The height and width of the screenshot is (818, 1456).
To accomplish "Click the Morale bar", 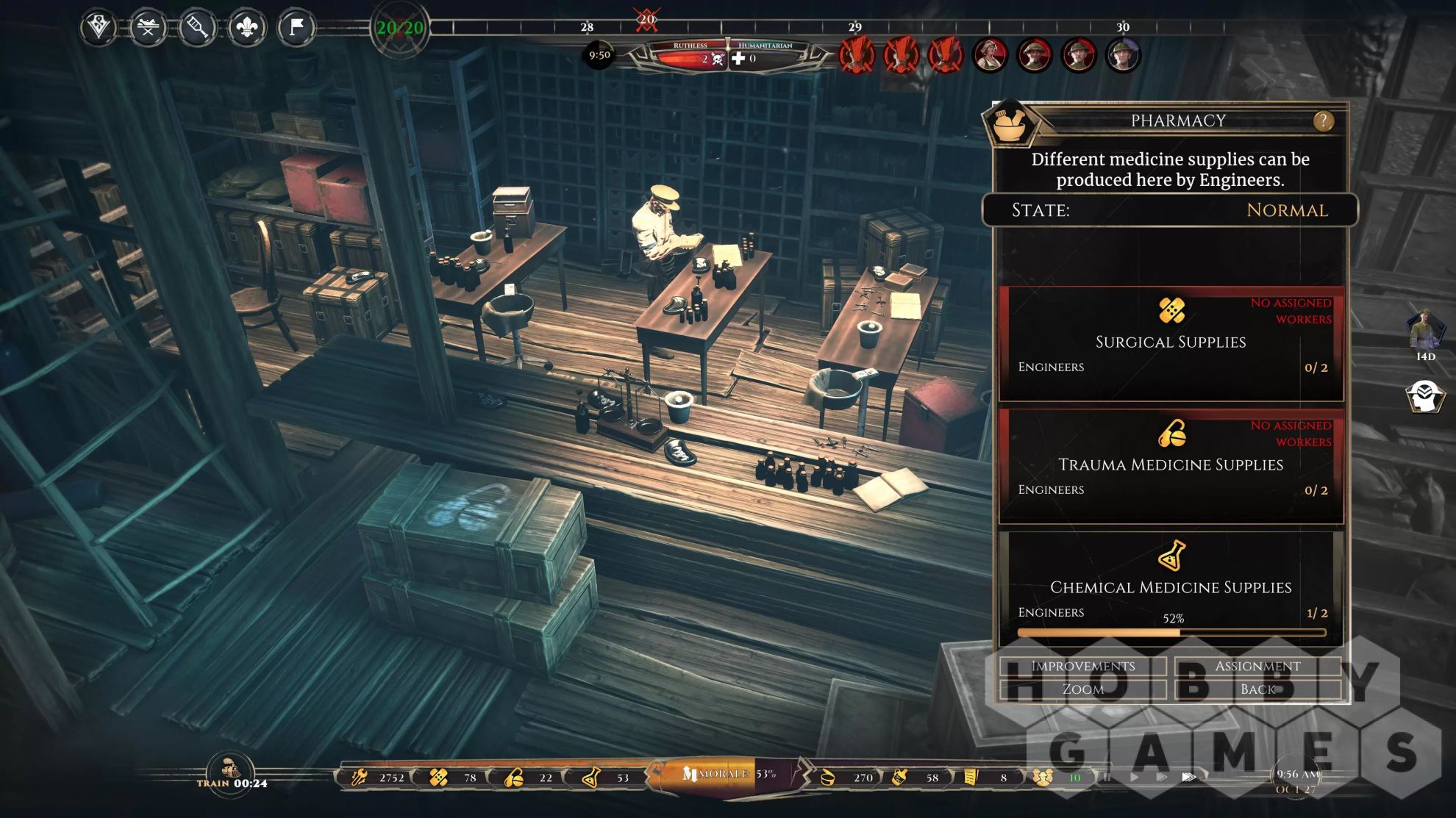I will 726,775.
